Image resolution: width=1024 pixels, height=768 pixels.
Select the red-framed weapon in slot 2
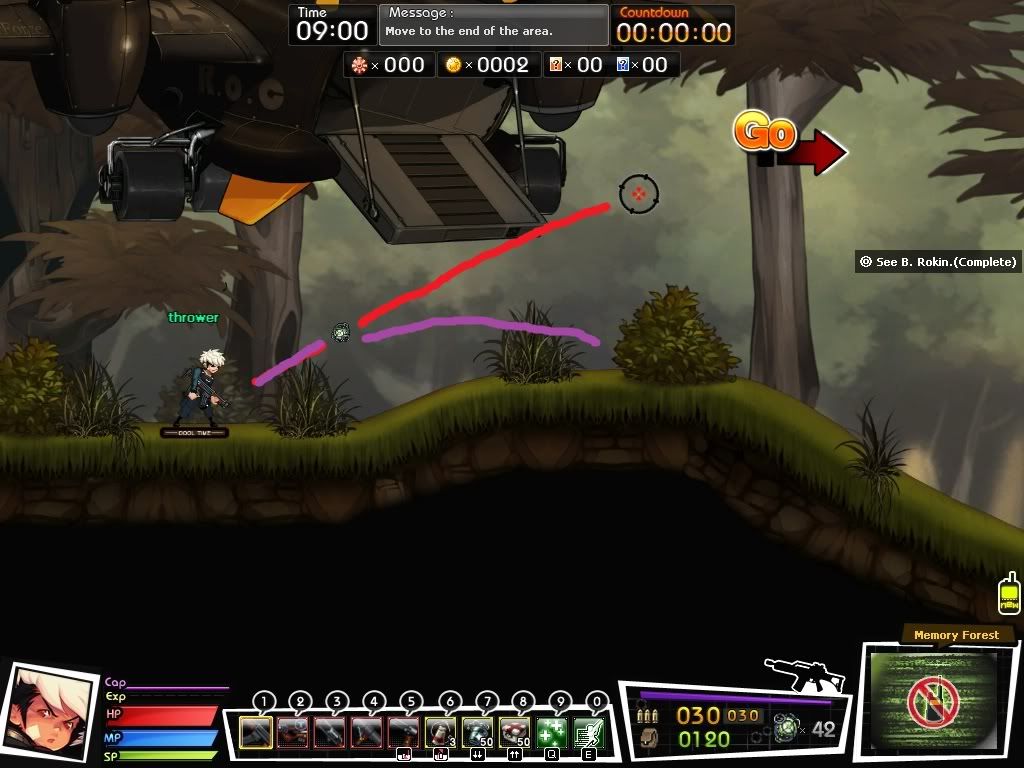coord(293,733)
